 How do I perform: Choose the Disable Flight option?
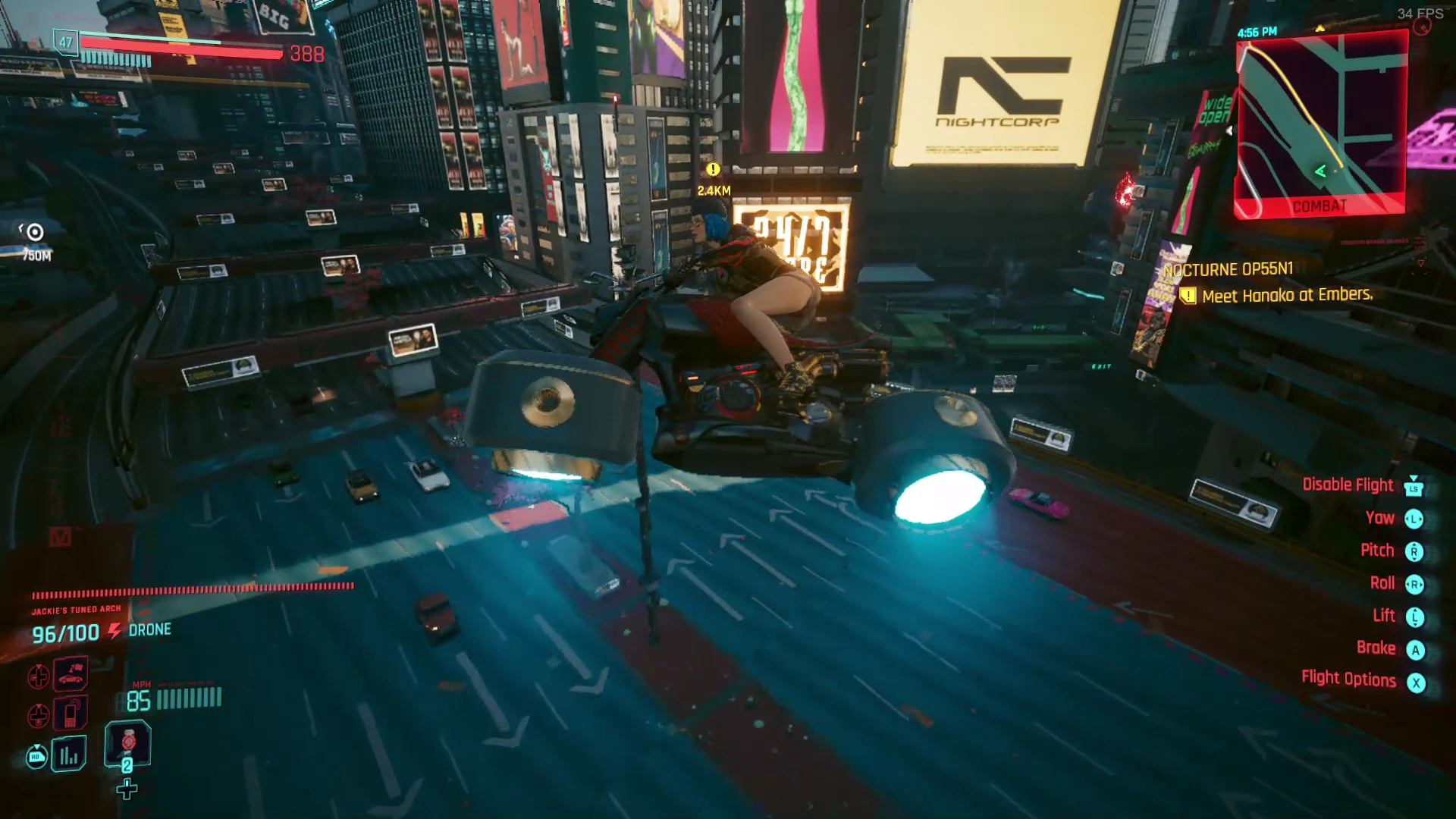tap(1348, 485)
